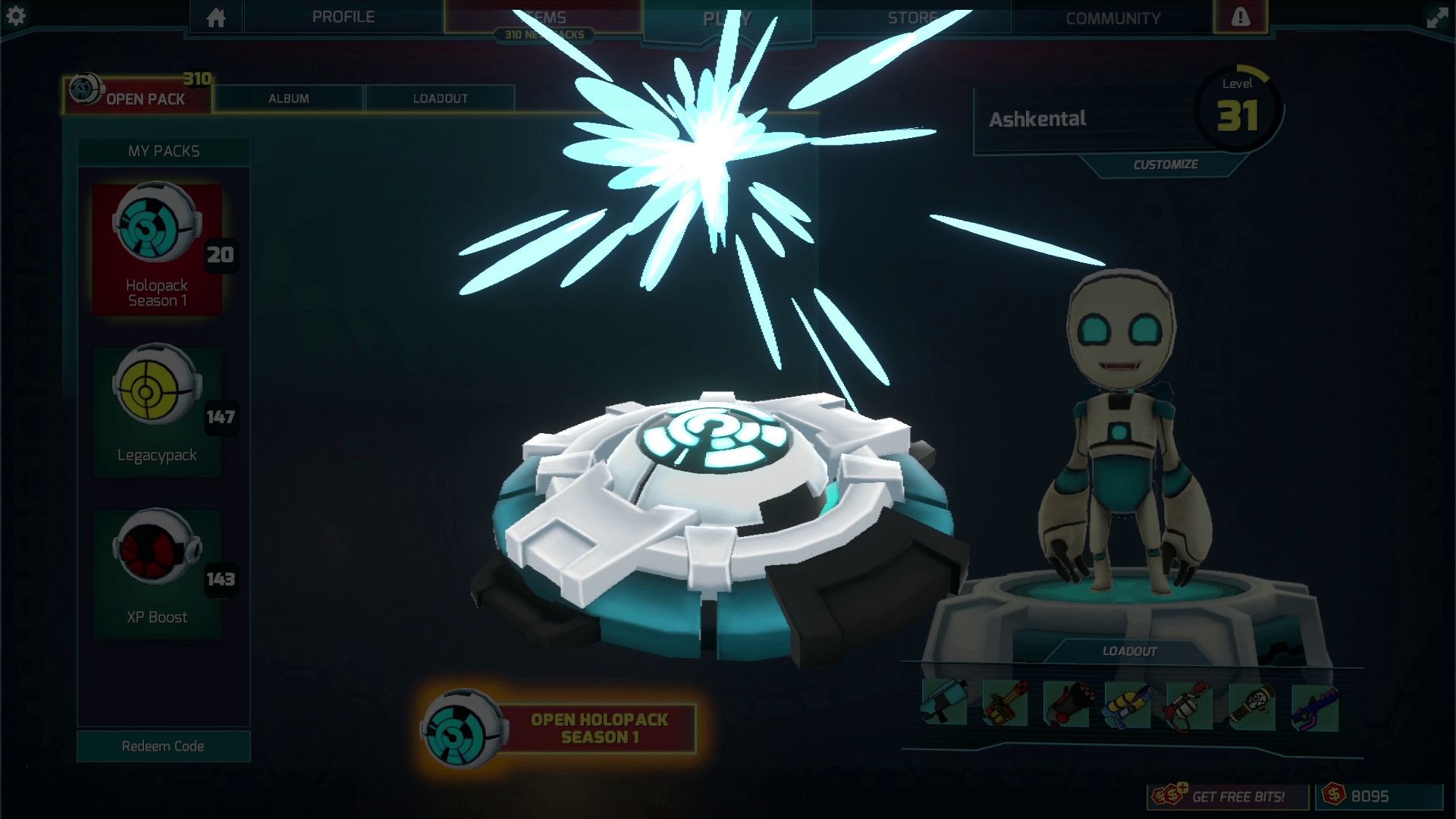
Task: Open the Customize panel for Ashkental
Action: [x=1166, y=164]
